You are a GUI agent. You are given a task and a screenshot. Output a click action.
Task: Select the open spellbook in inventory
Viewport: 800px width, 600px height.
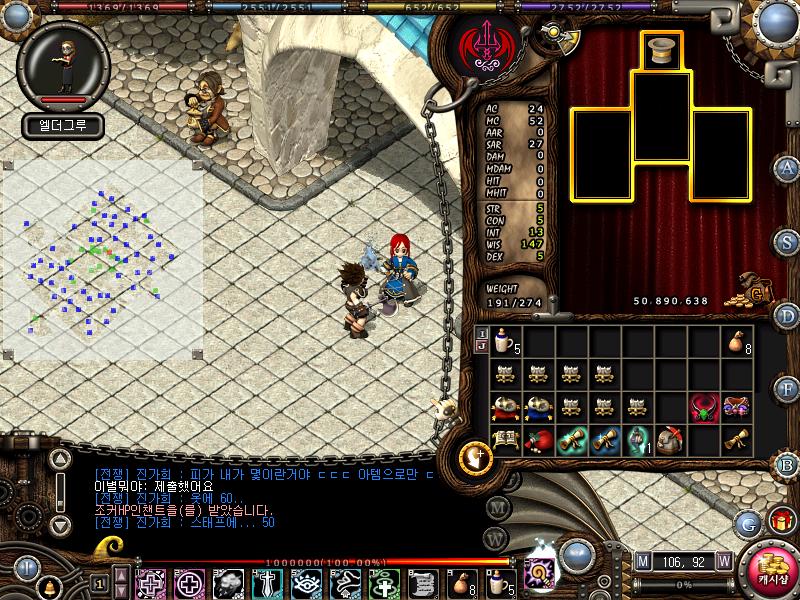505,439
